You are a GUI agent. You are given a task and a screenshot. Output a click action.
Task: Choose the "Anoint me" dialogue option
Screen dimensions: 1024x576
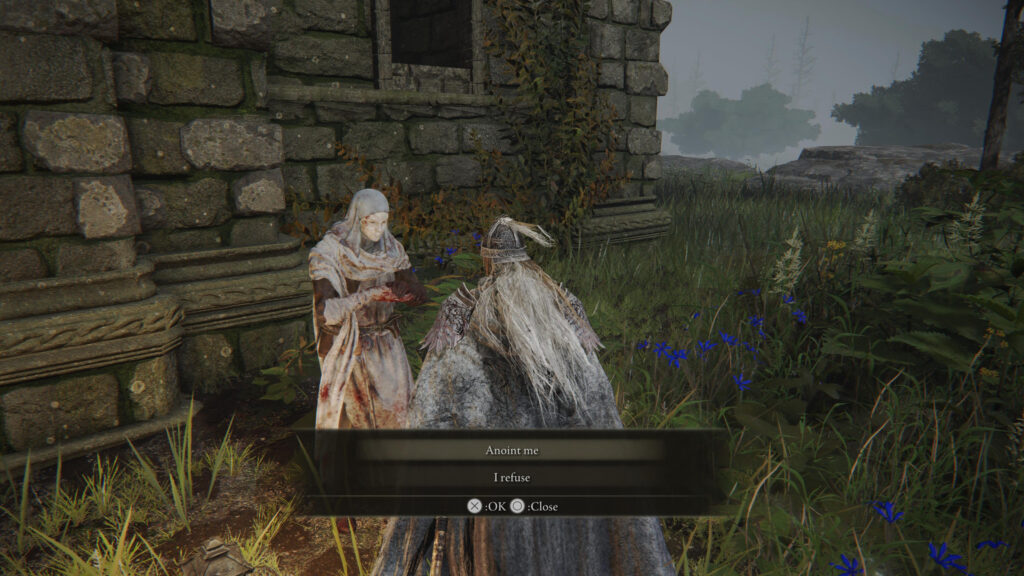(511, 450)
